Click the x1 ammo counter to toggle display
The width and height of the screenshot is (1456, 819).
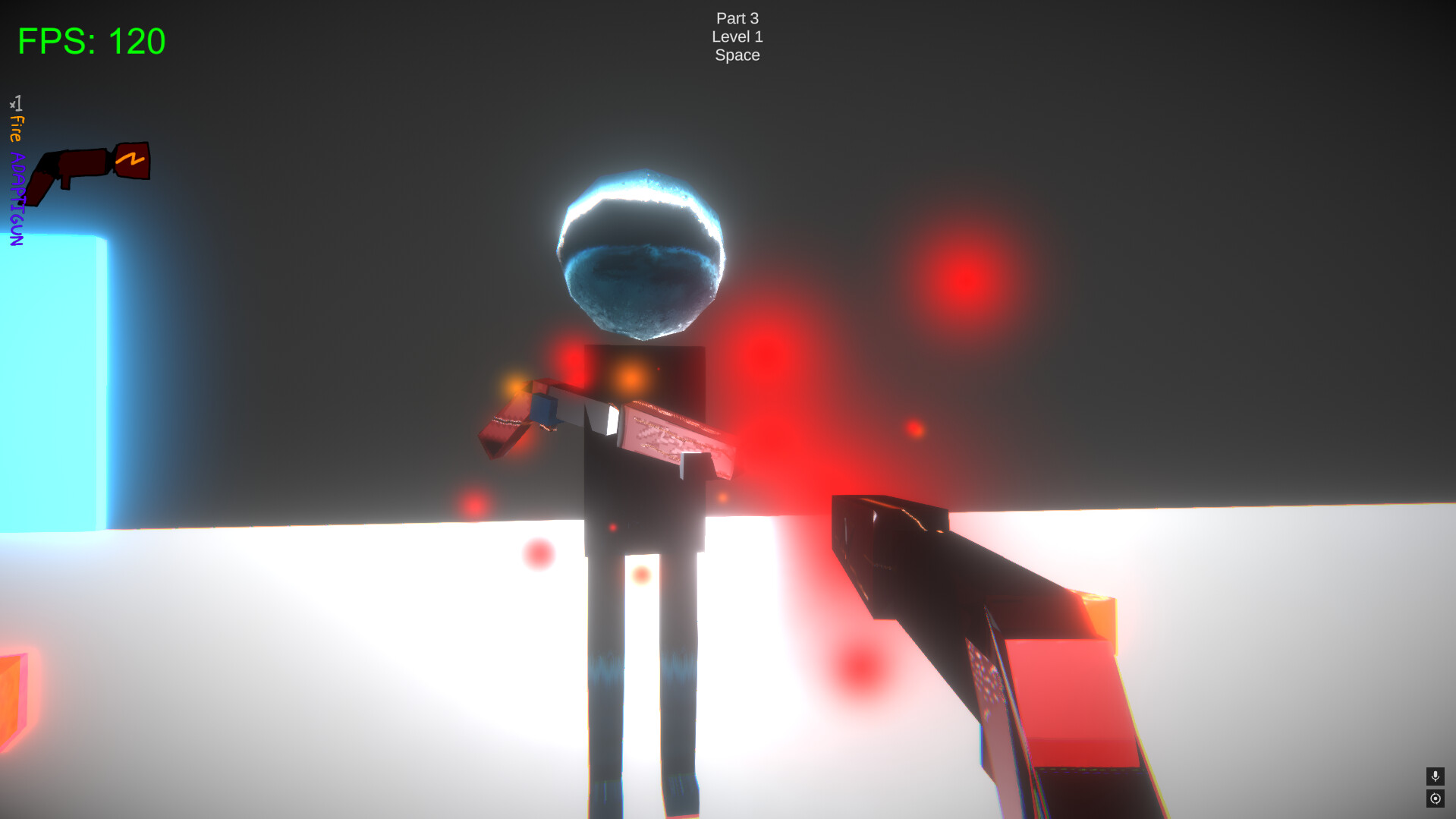pyautogui.click(x=17, y=102)
